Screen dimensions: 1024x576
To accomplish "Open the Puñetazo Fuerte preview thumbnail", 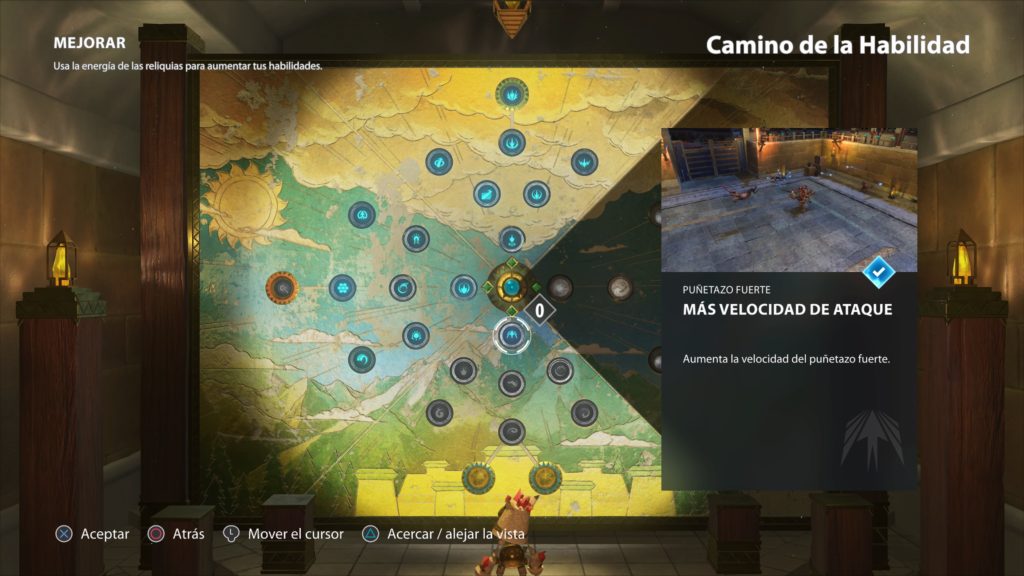I will pyautogui.click(x=789, y=200).
